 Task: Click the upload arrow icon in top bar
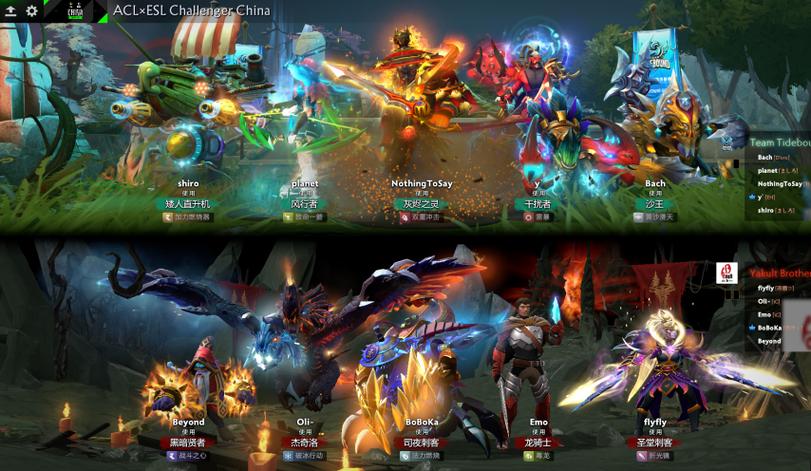coord(10,10)
